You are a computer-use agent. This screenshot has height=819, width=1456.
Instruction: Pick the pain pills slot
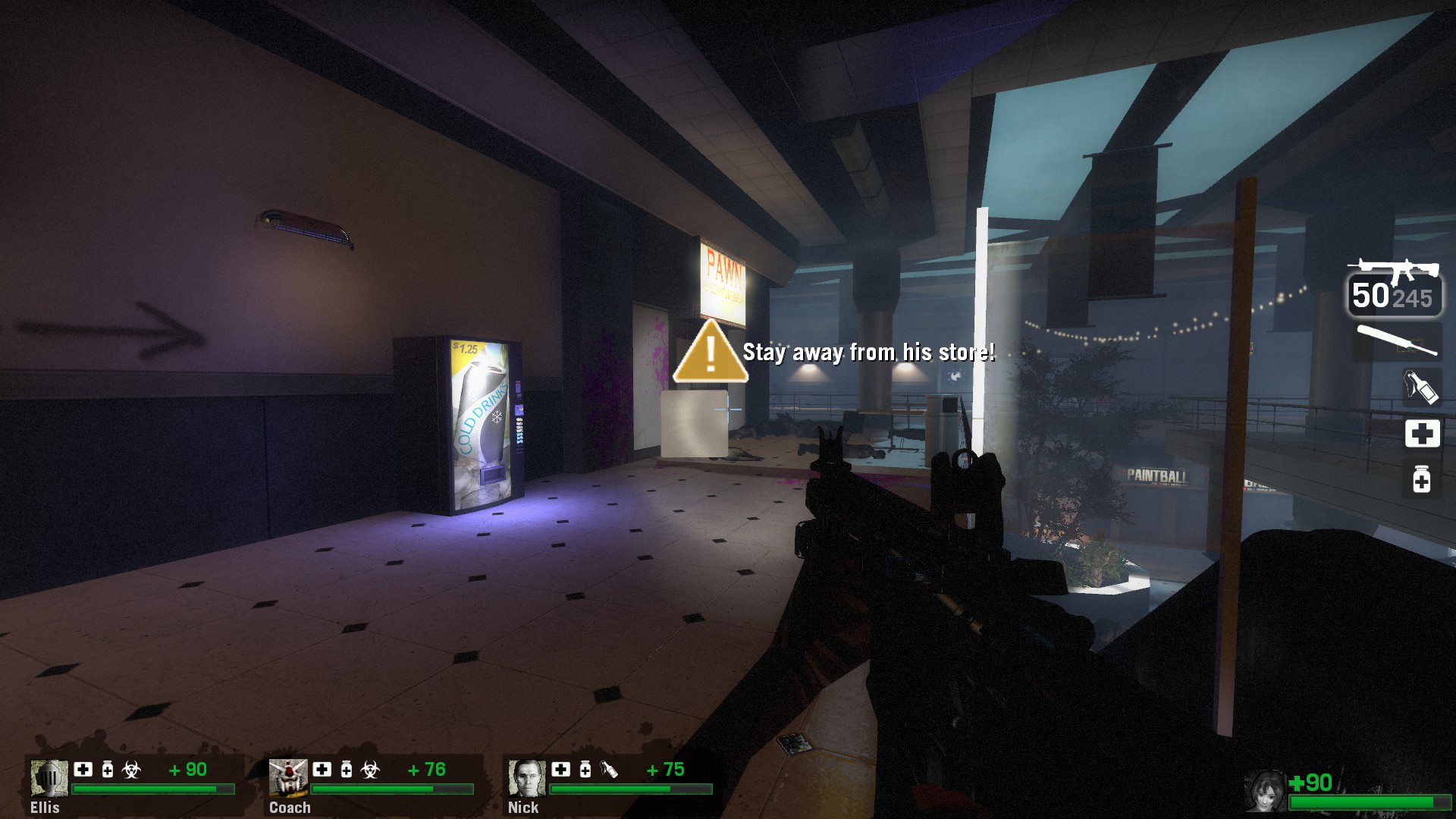(x=1422, y=479)
